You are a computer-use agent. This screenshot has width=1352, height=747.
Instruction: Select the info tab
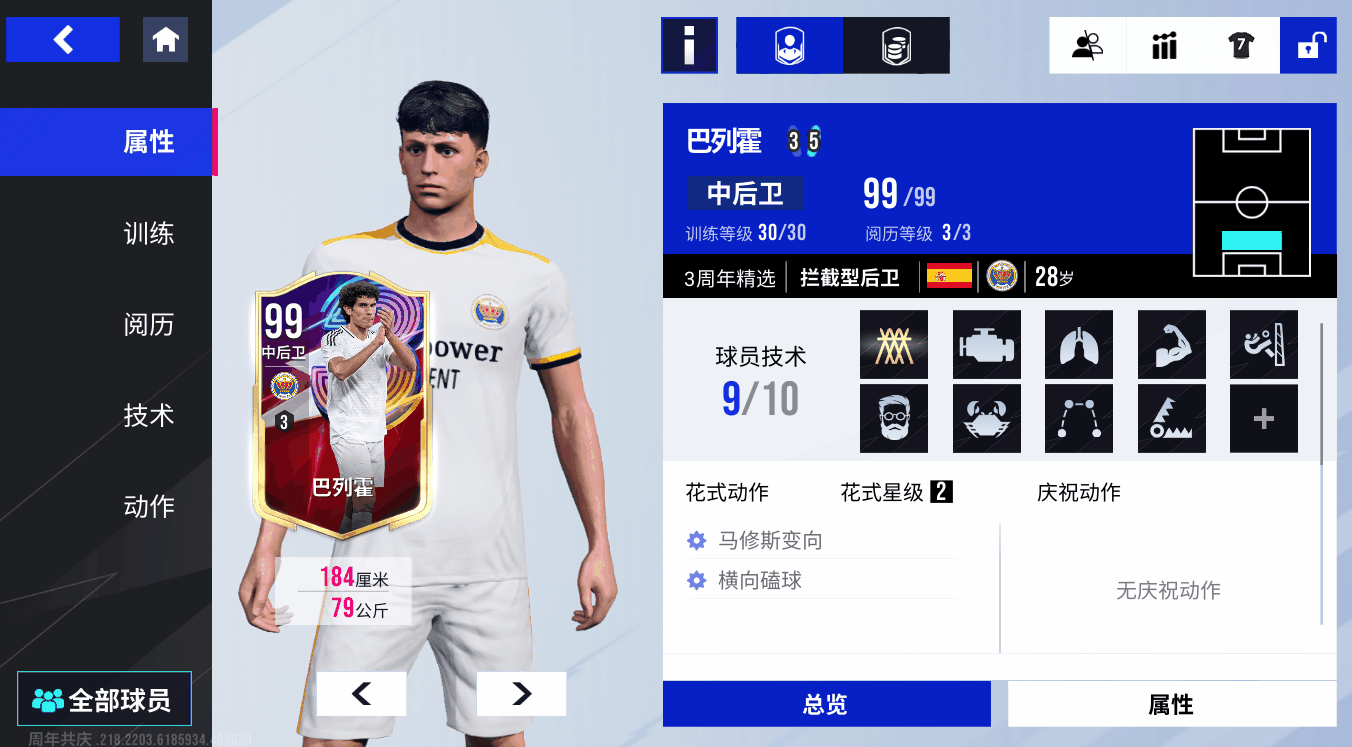tap(689, 46)
